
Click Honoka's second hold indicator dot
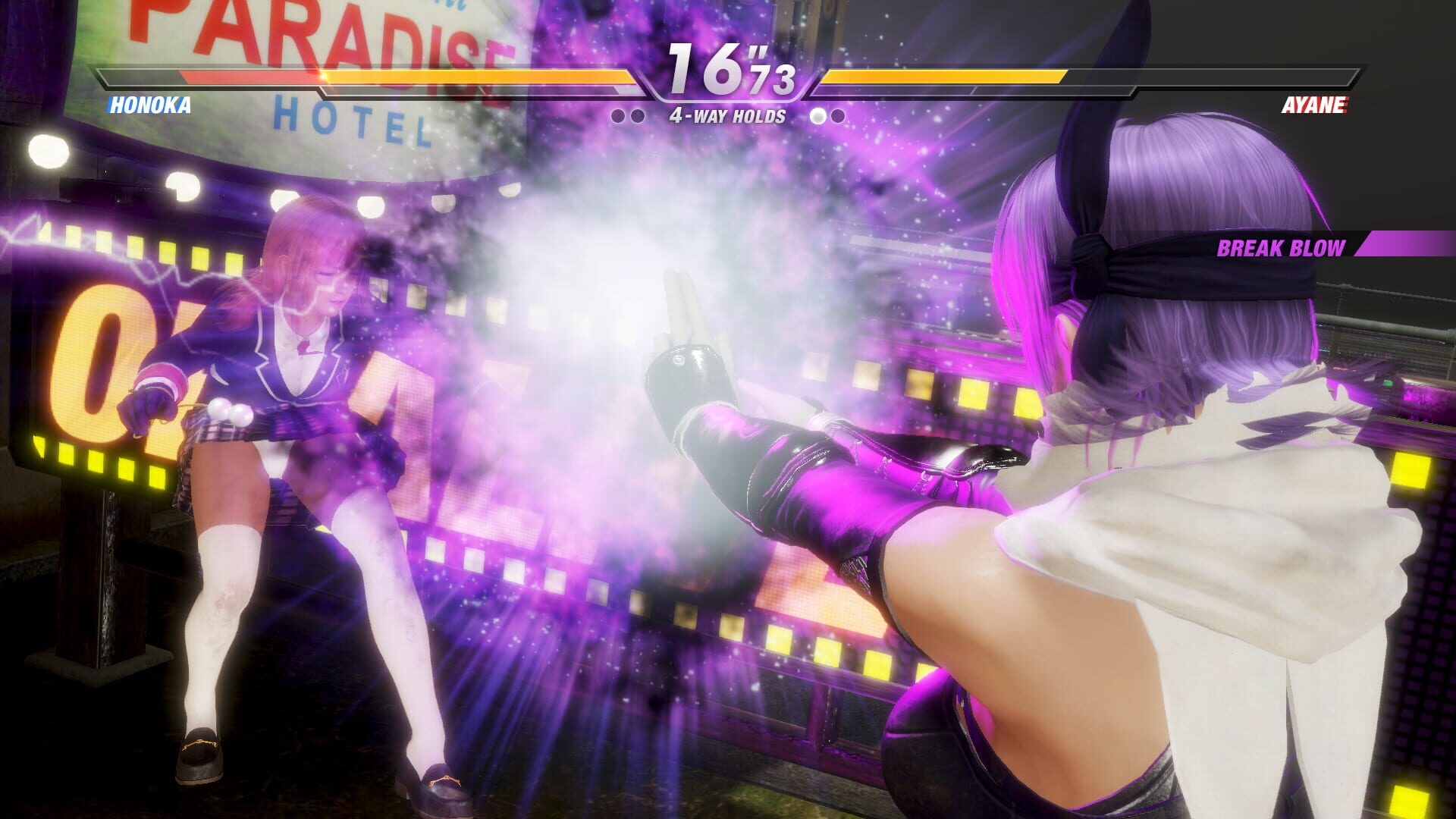pyautogui.click(x=635, y=115)
